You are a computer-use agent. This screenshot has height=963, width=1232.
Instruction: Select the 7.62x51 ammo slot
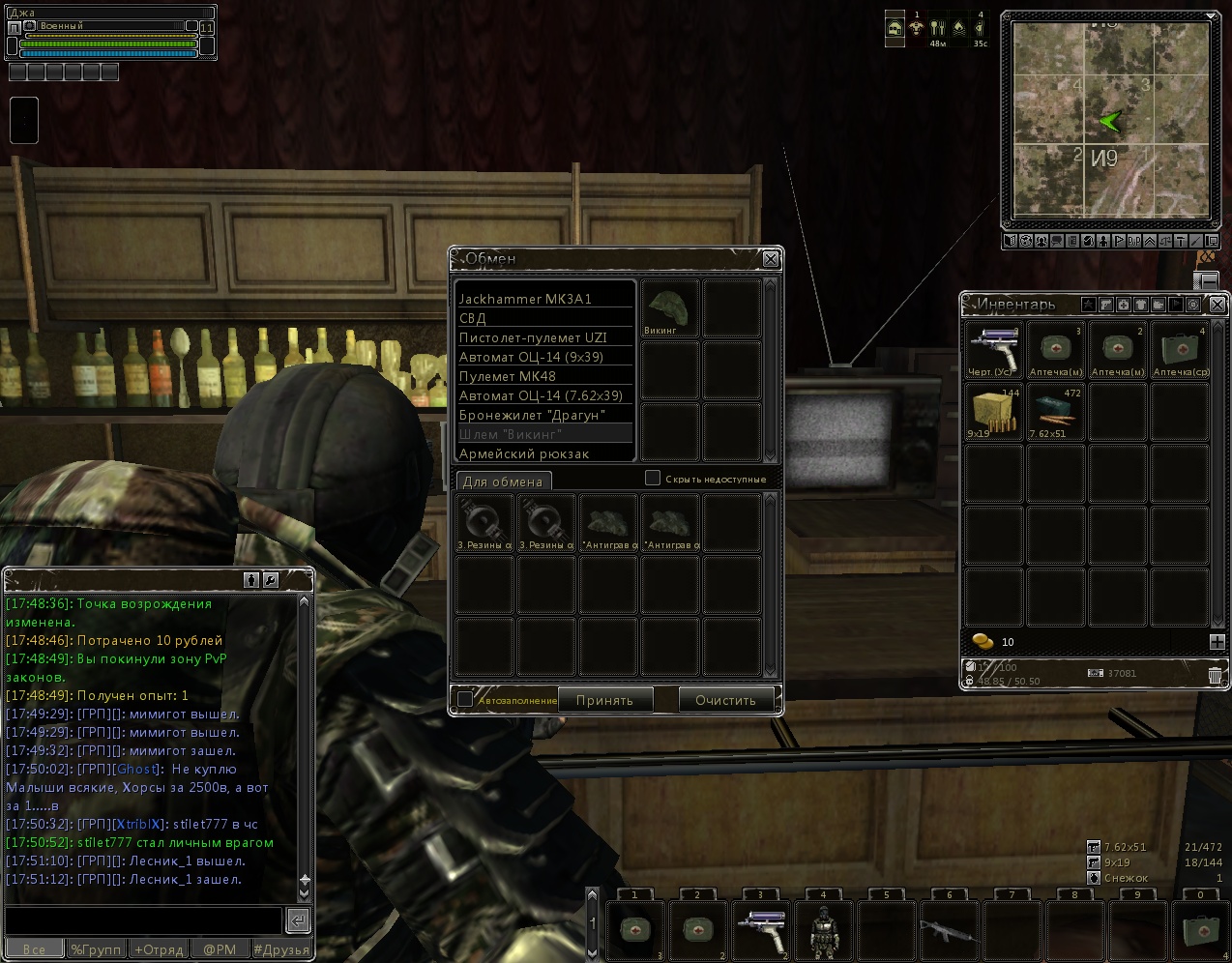(1055, 411)
